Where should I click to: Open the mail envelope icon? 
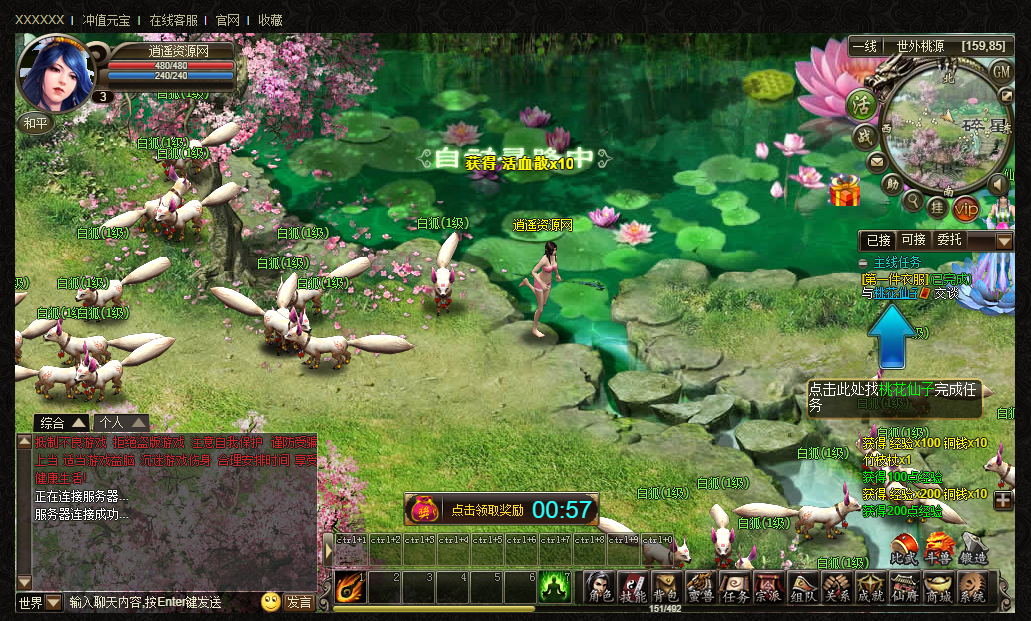pyautogui.click(x=876, y=162)
